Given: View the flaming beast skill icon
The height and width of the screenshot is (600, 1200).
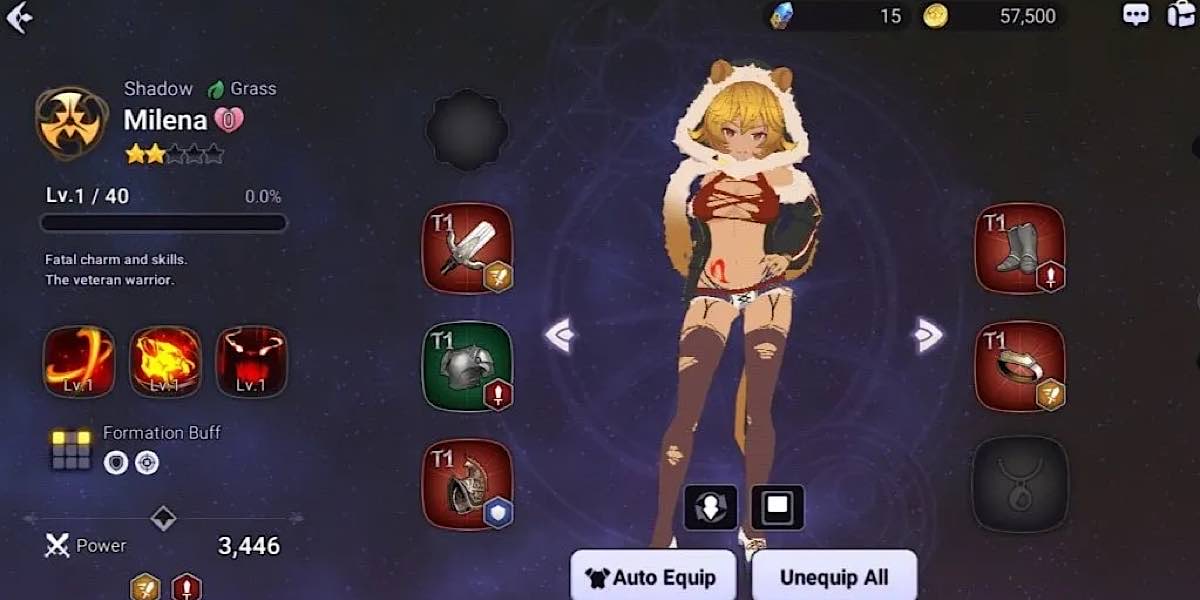Looking at the screenshot, I should click(166, 361).
